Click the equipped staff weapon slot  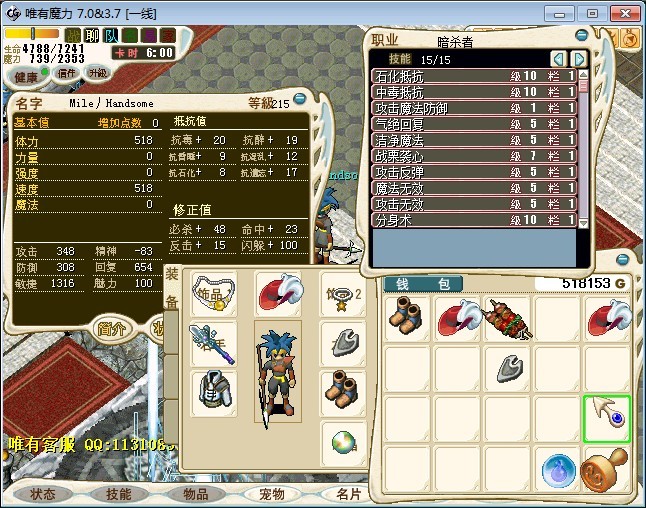click(x=213, y=343)
